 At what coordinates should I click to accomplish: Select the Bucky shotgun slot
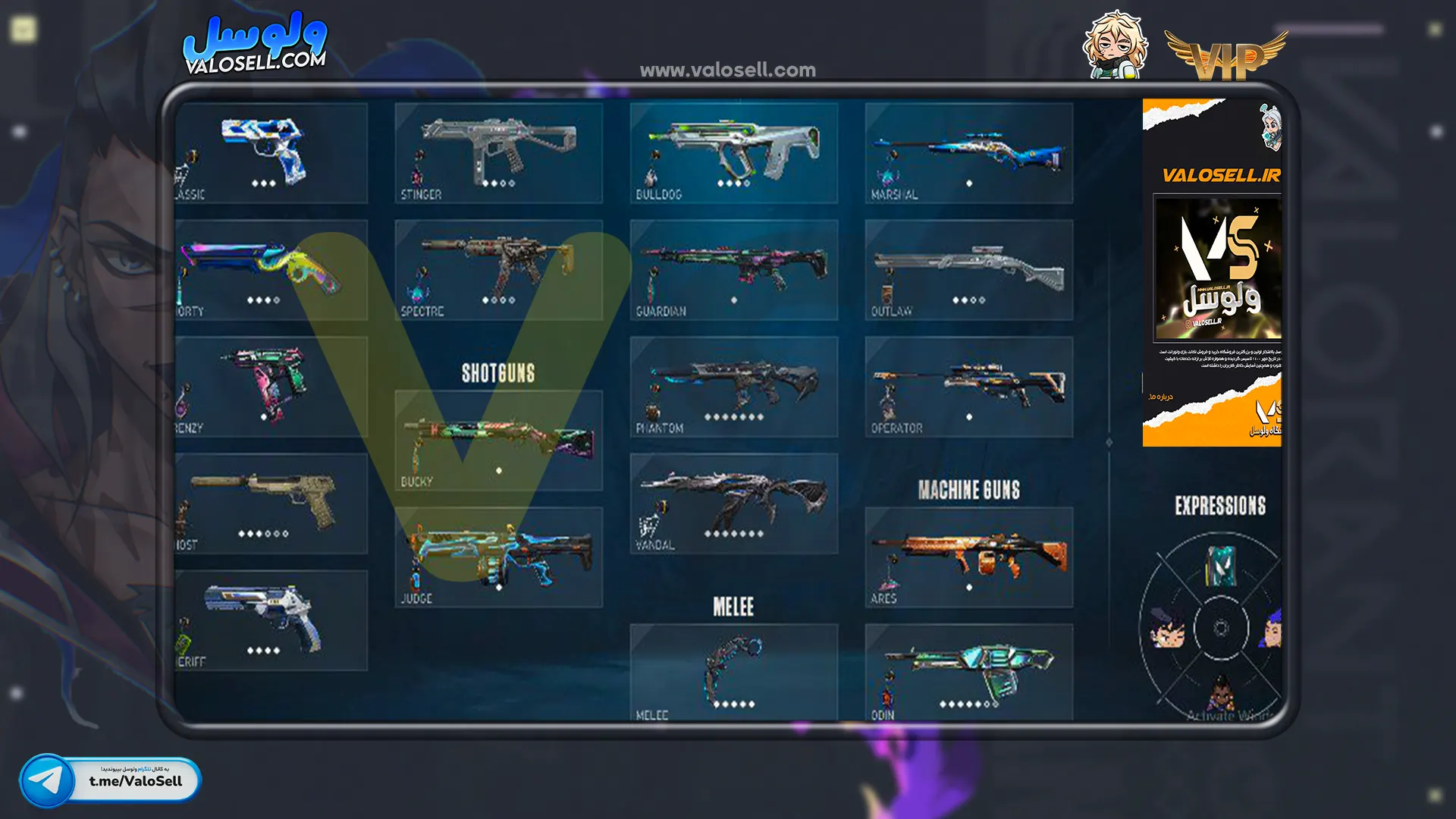[498, 441]
